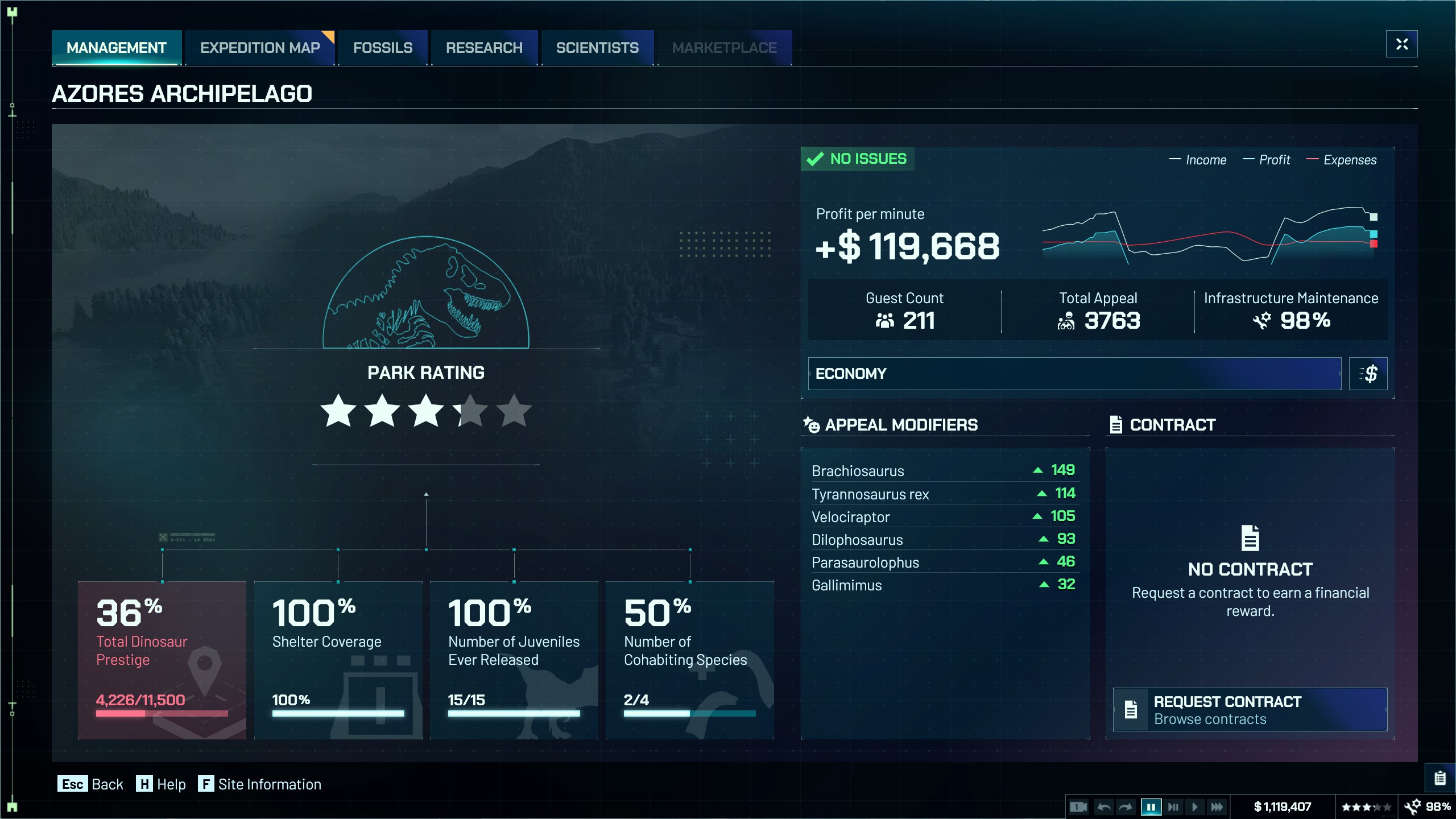Viewport: 1456px width, 819px height.
Task: Click the pause game speed button
Action: coord(1151,806)
